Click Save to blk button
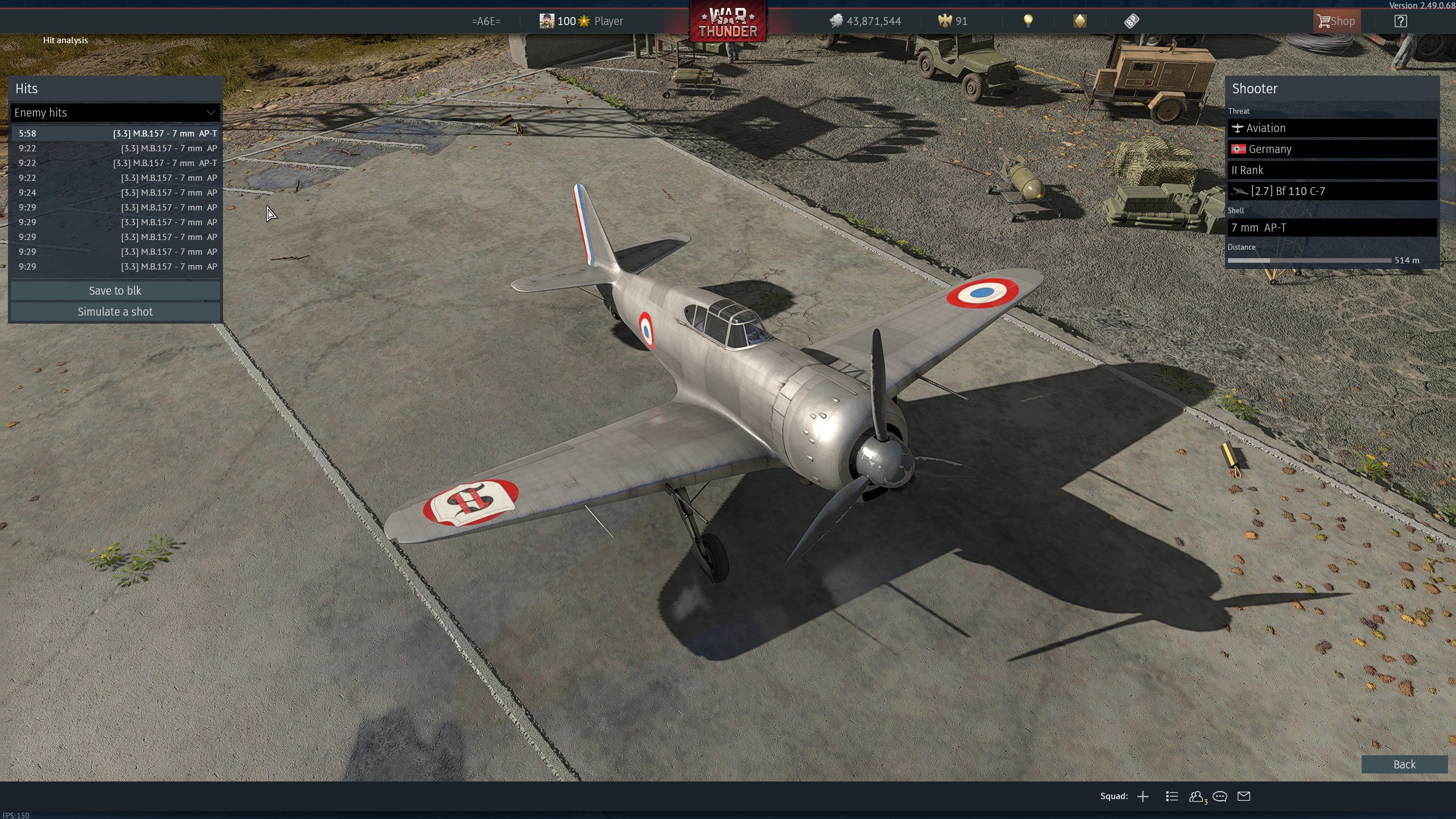Image resolution: width=1456 pixels, height=819 pixels. [115, 291]
